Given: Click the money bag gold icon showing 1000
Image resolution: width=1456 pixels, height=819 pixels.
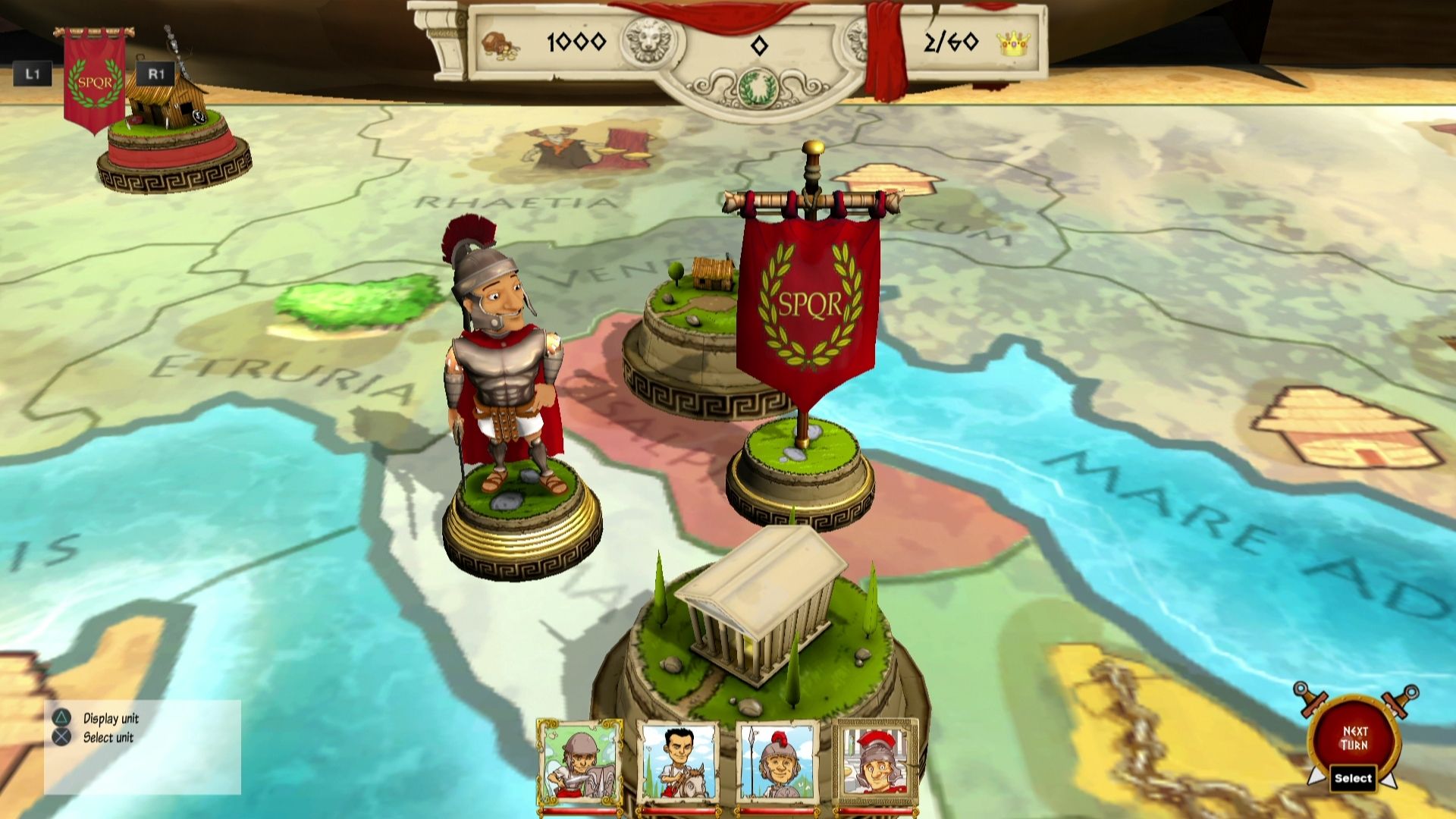Looking at the screenshot, I should [x=502, y=44].
